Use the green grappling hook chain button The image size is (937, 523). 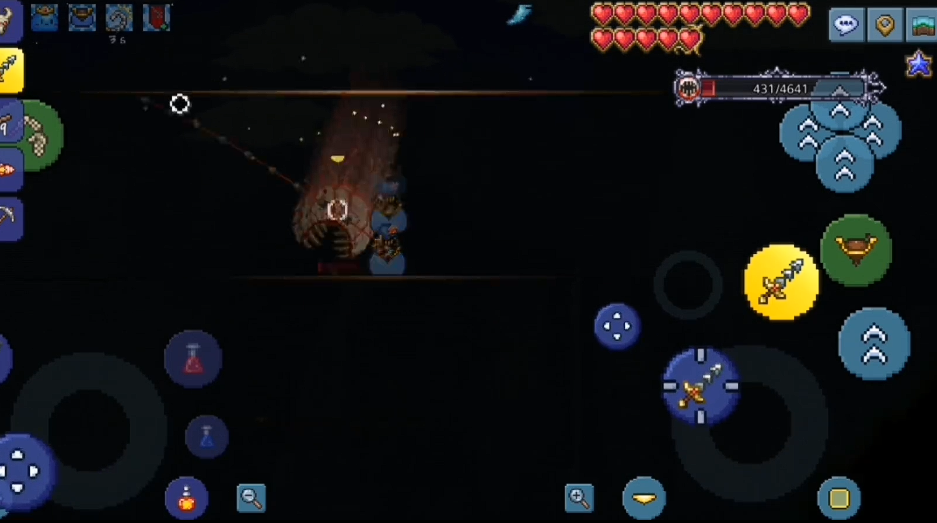point(38,136)
